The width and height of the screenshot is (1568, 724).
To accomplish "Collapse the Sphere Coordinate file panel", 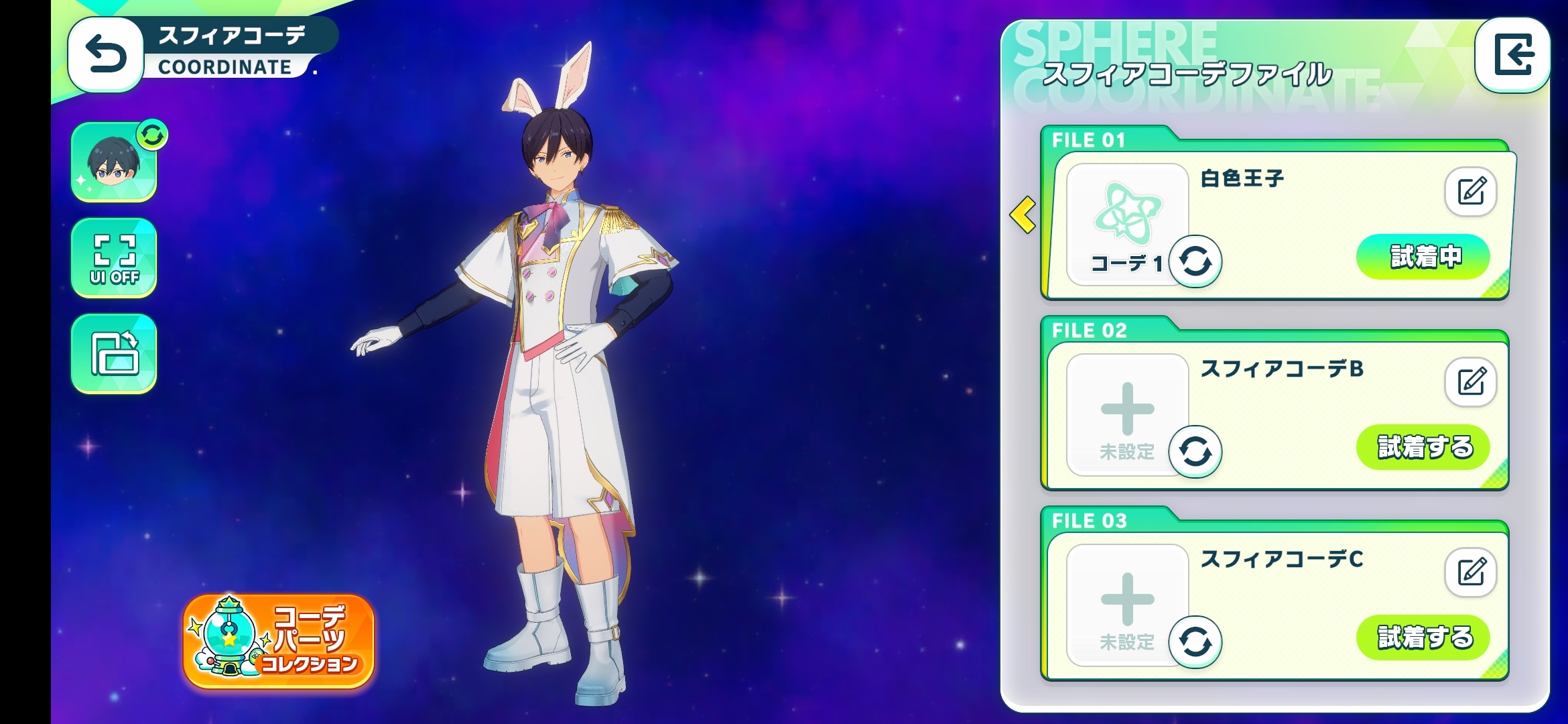I will (x=1512, y=55).
